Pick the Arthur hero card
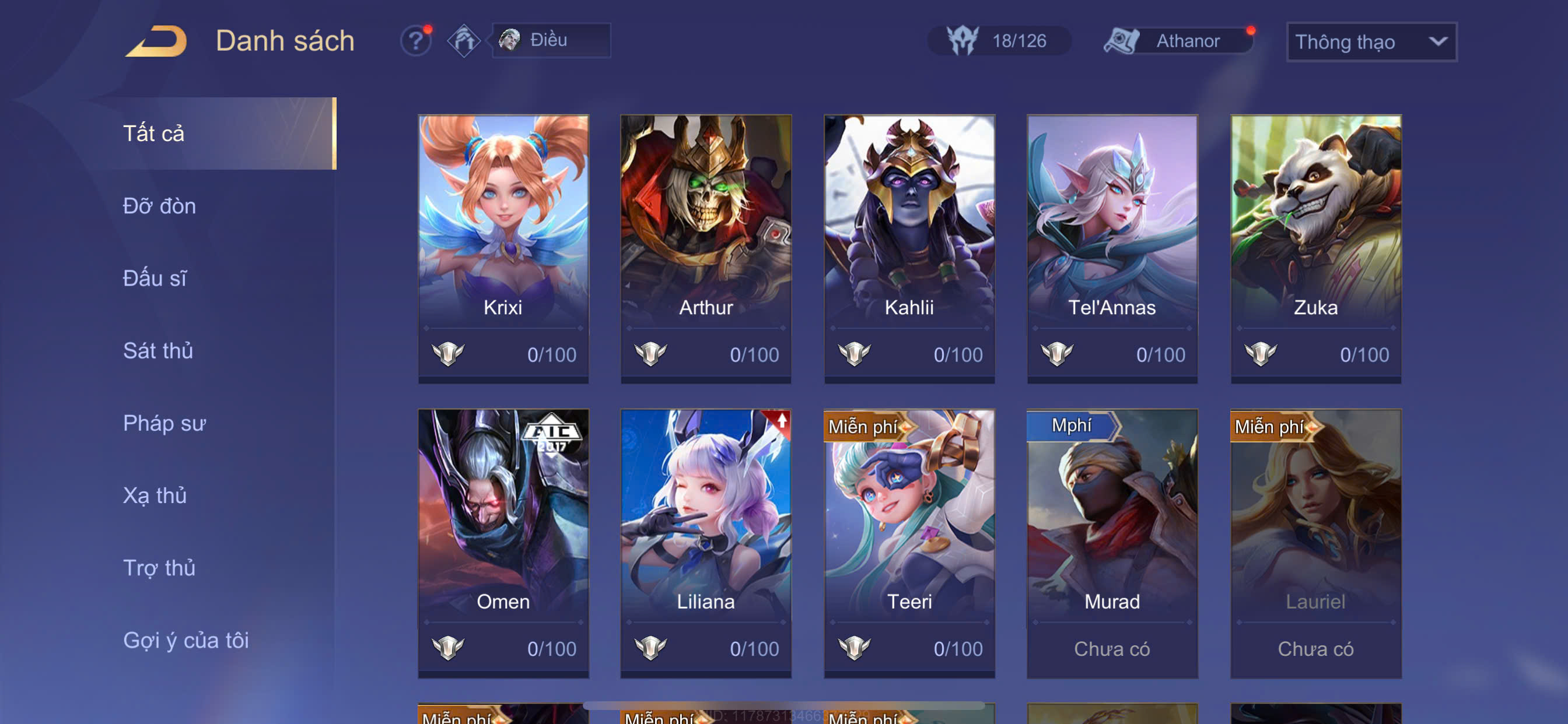Image resolution: width=1568 pixels, height=724 pixels. pos(705,248)
